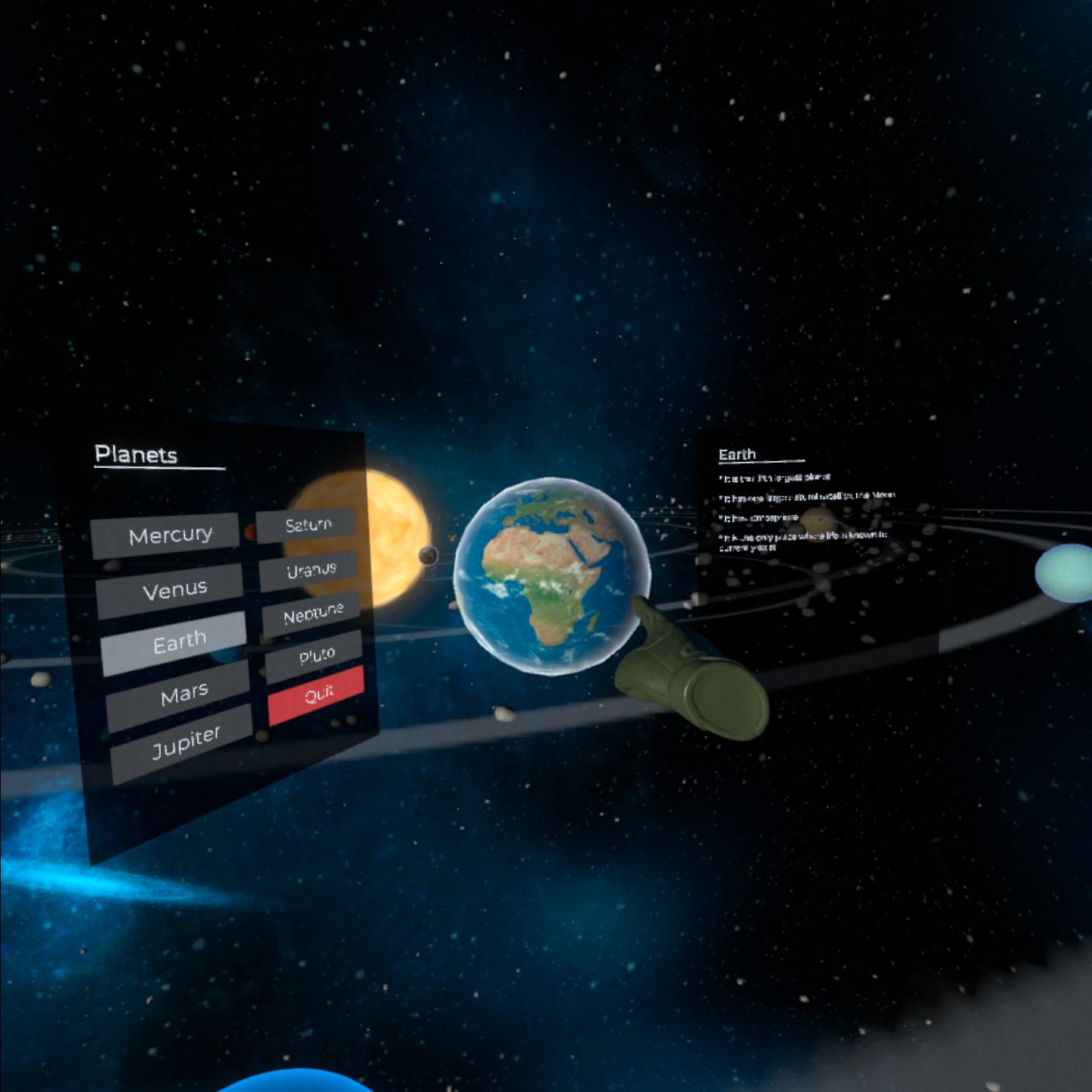Click the Planets panel title

[x=138, y=453]
